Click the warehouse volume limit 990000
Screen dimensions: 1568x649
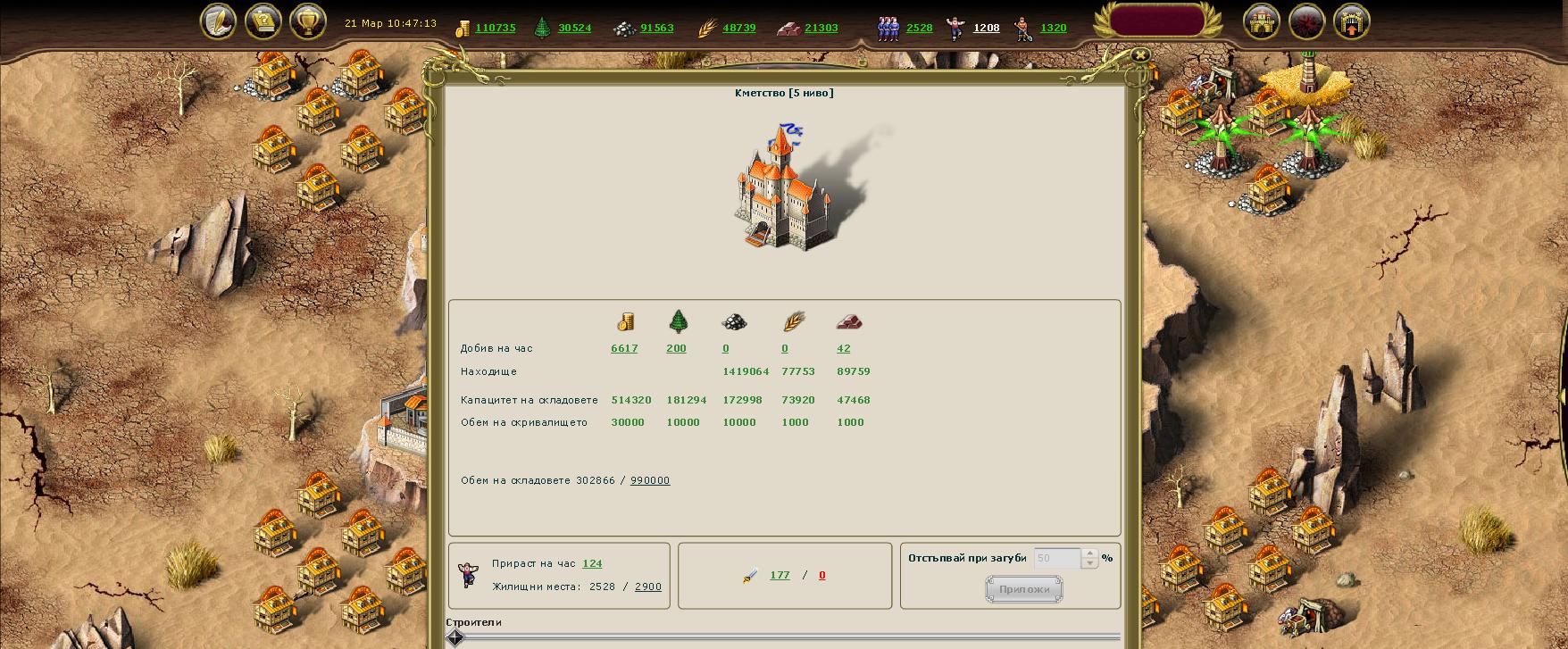click(649, 480)
